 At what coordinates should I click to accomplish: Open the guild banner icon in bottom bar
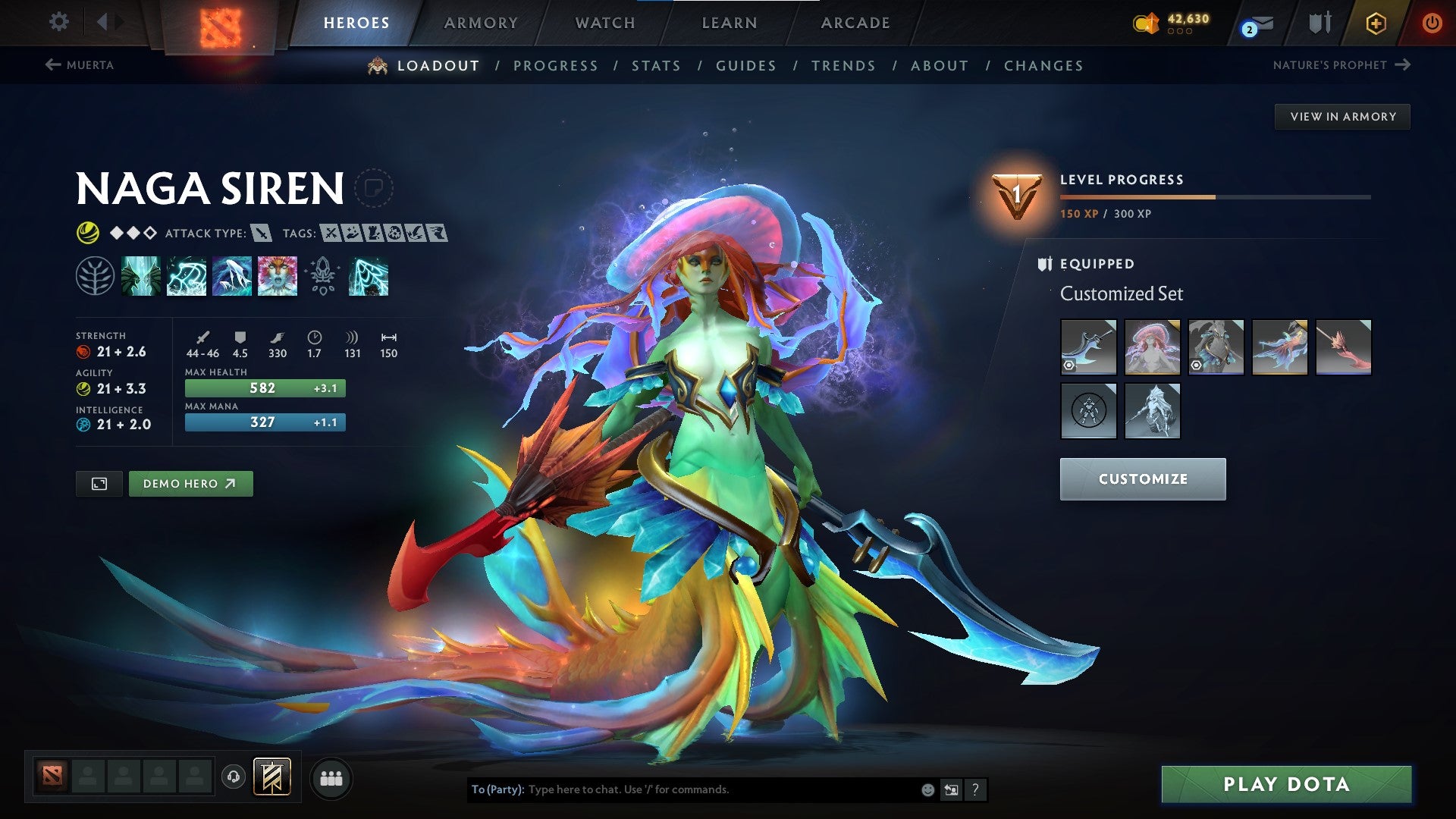pyautogui.click(x=271, y=778)
